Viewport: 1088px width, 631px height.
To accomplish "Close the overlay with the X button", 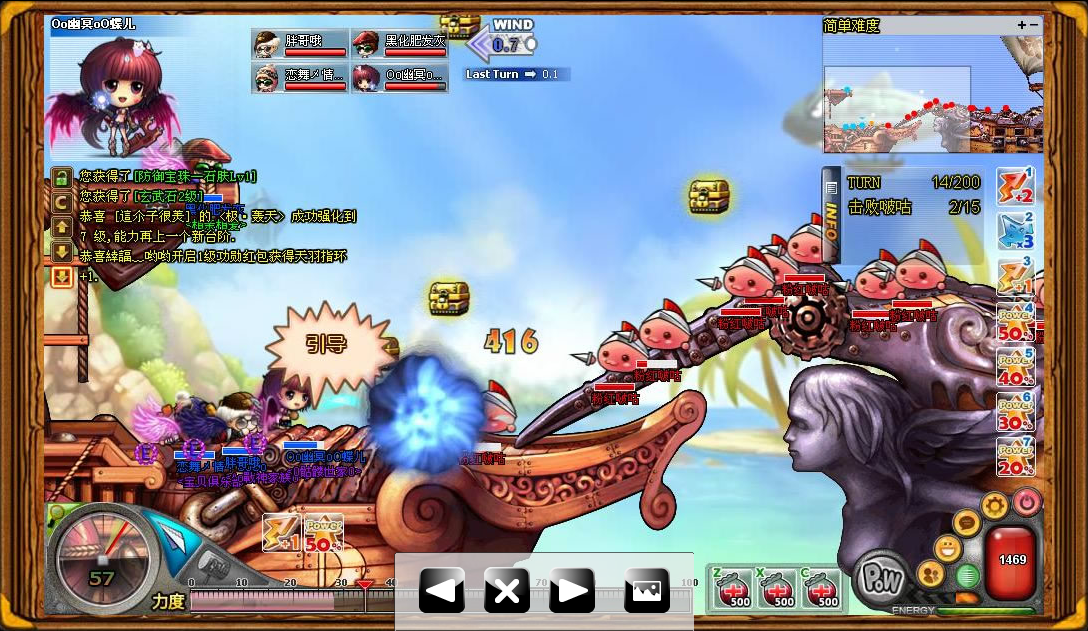I will (507, 591).
